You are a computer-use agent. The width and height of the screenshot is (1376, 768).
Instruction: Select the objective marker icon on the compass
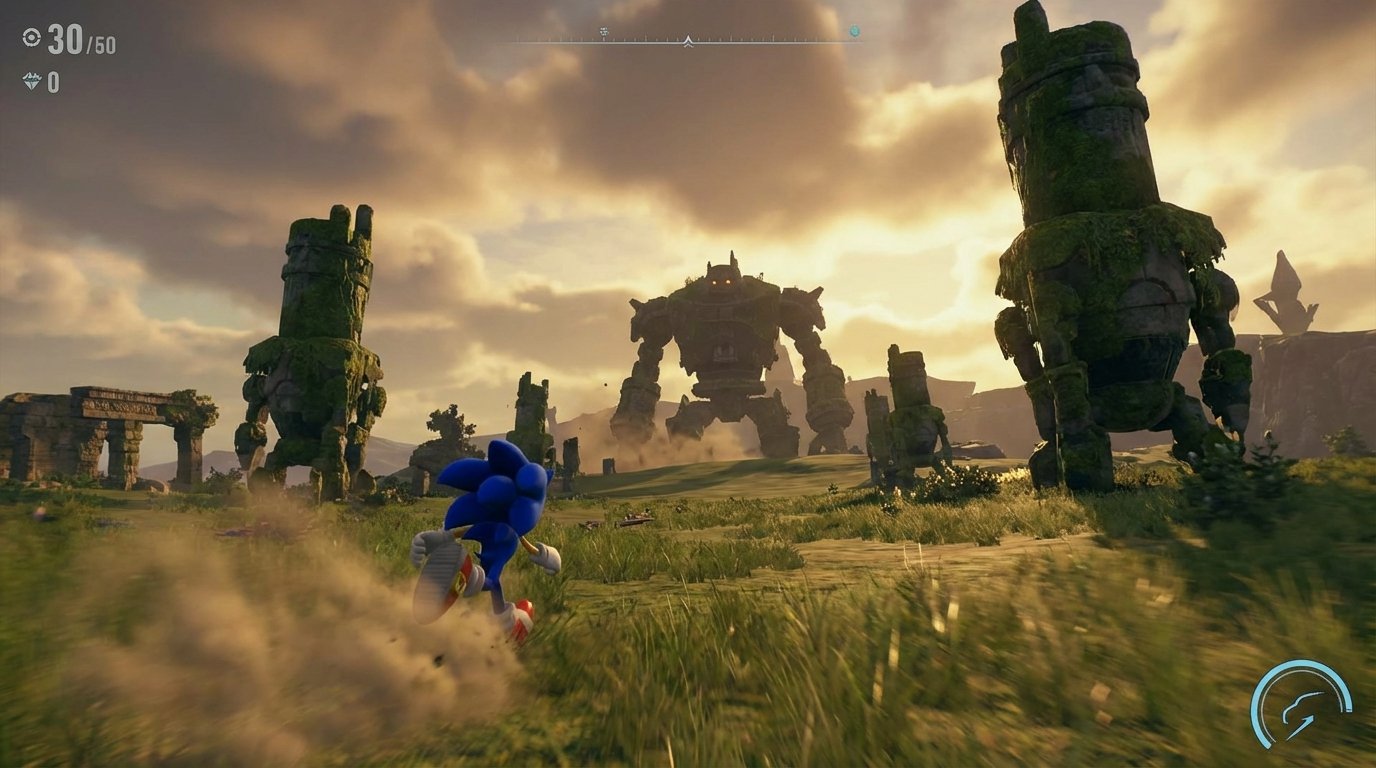pyautogui.click(x=603, y=31)
